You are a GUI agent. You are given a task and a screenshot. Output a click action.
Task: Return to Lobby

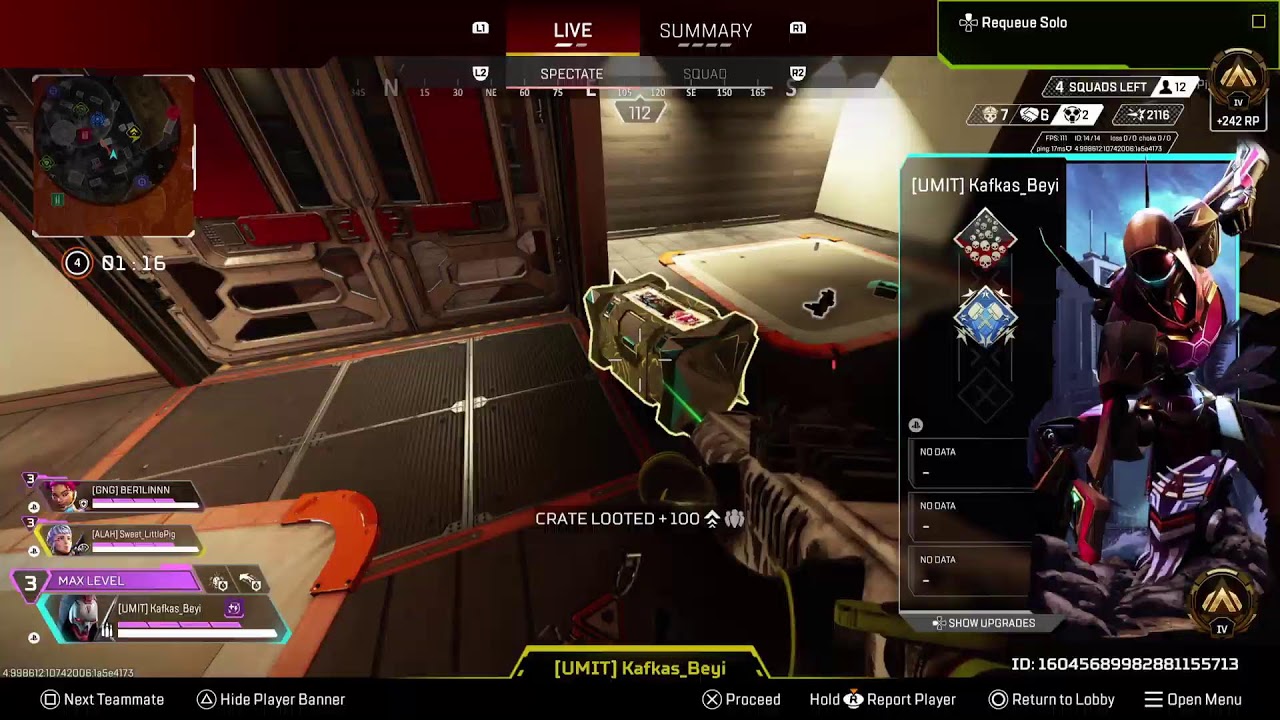[x=1051, y=700]
